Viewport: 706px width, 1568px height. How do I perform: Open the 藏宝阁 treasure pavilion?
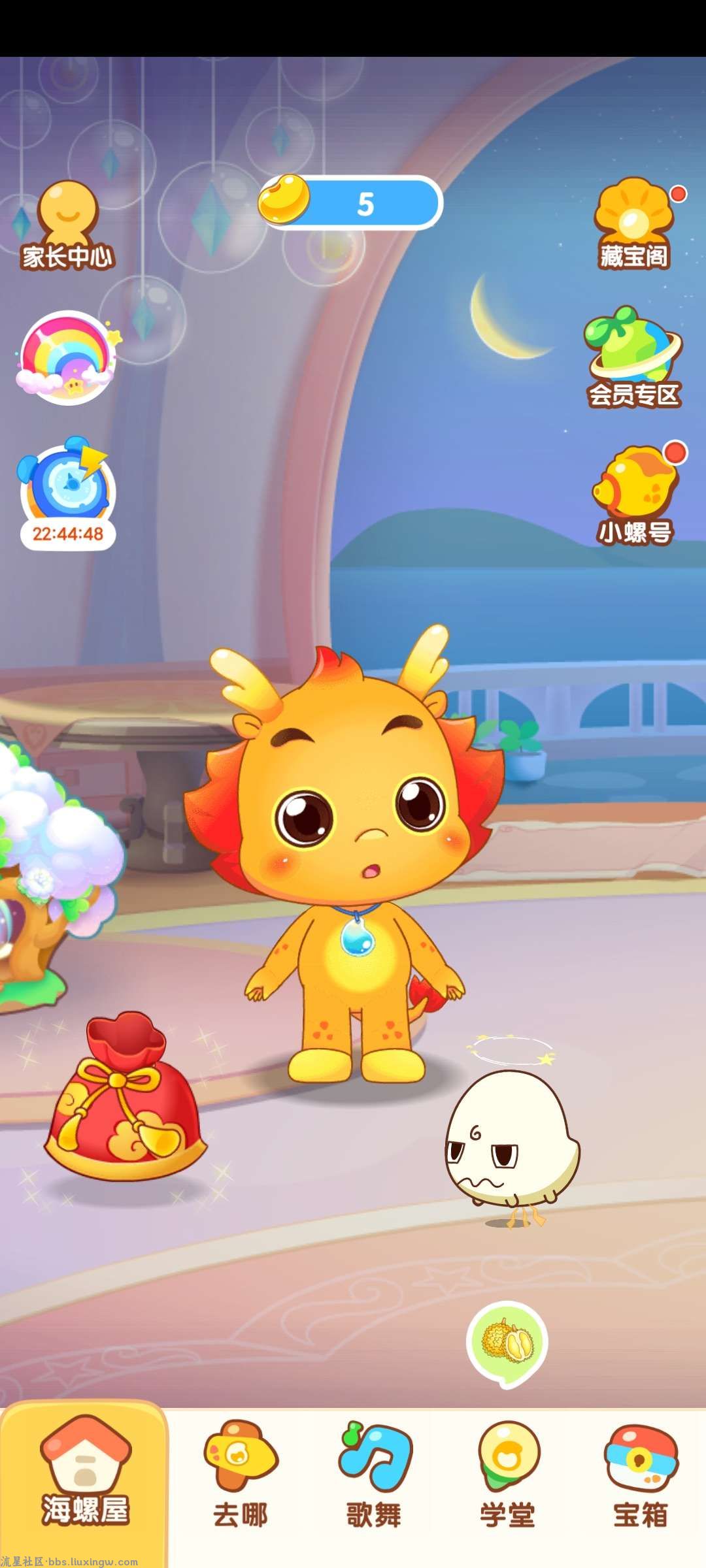634,224
